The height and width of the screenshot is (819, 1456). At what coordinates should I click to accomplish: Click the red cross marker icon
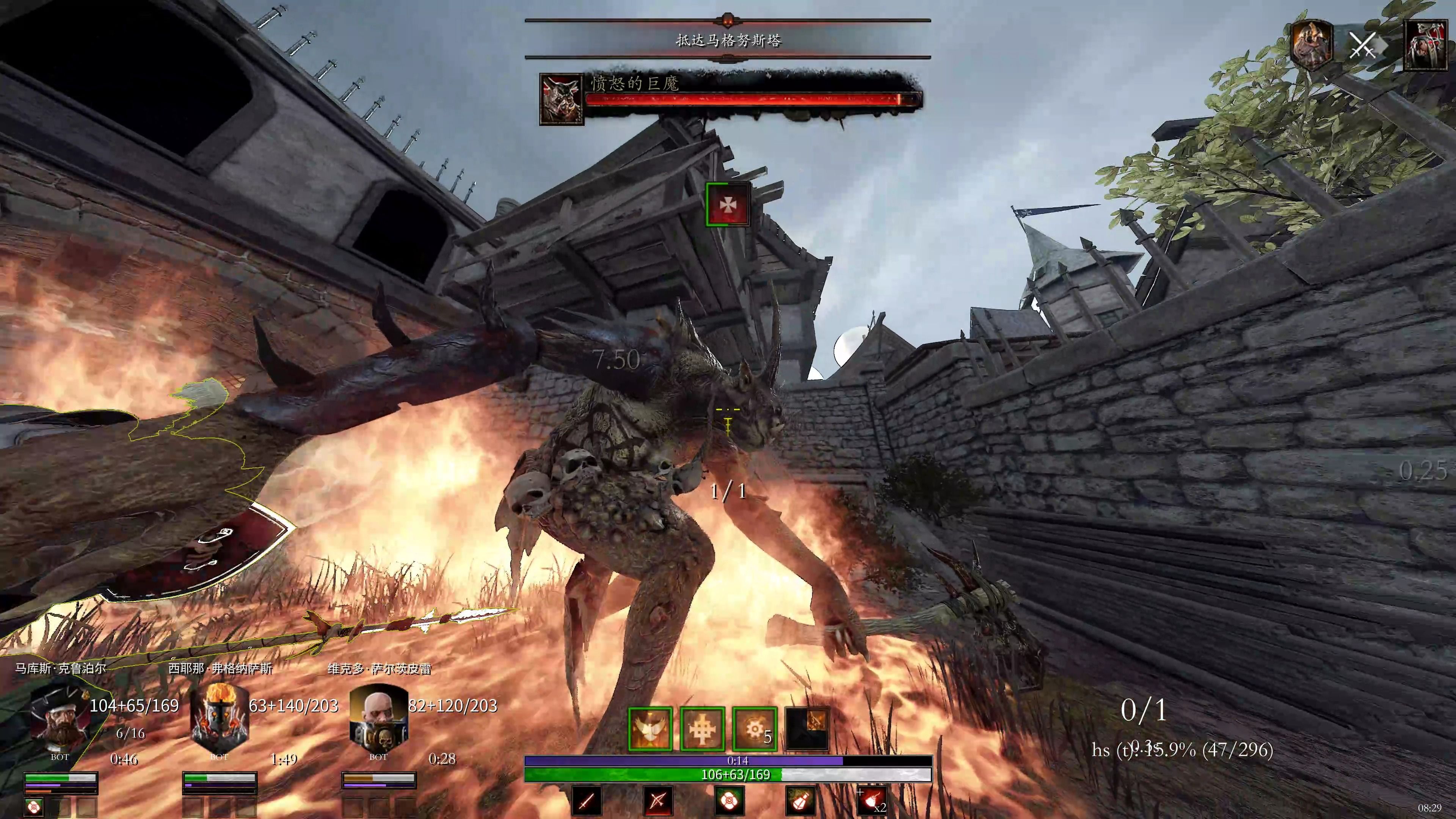(x=728, y=205)
